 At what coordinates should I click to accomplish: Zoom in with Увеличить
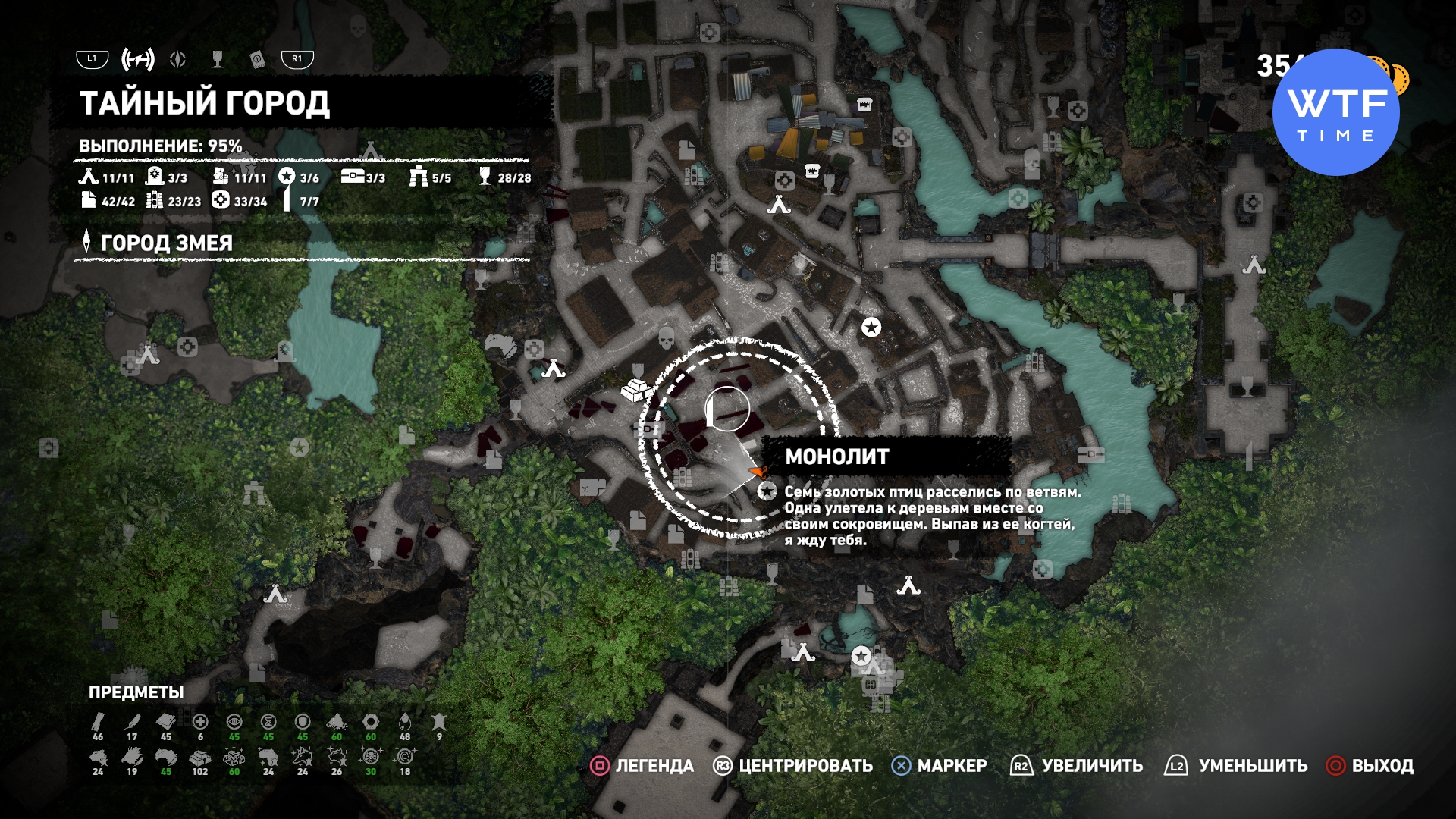[1077, 766]
